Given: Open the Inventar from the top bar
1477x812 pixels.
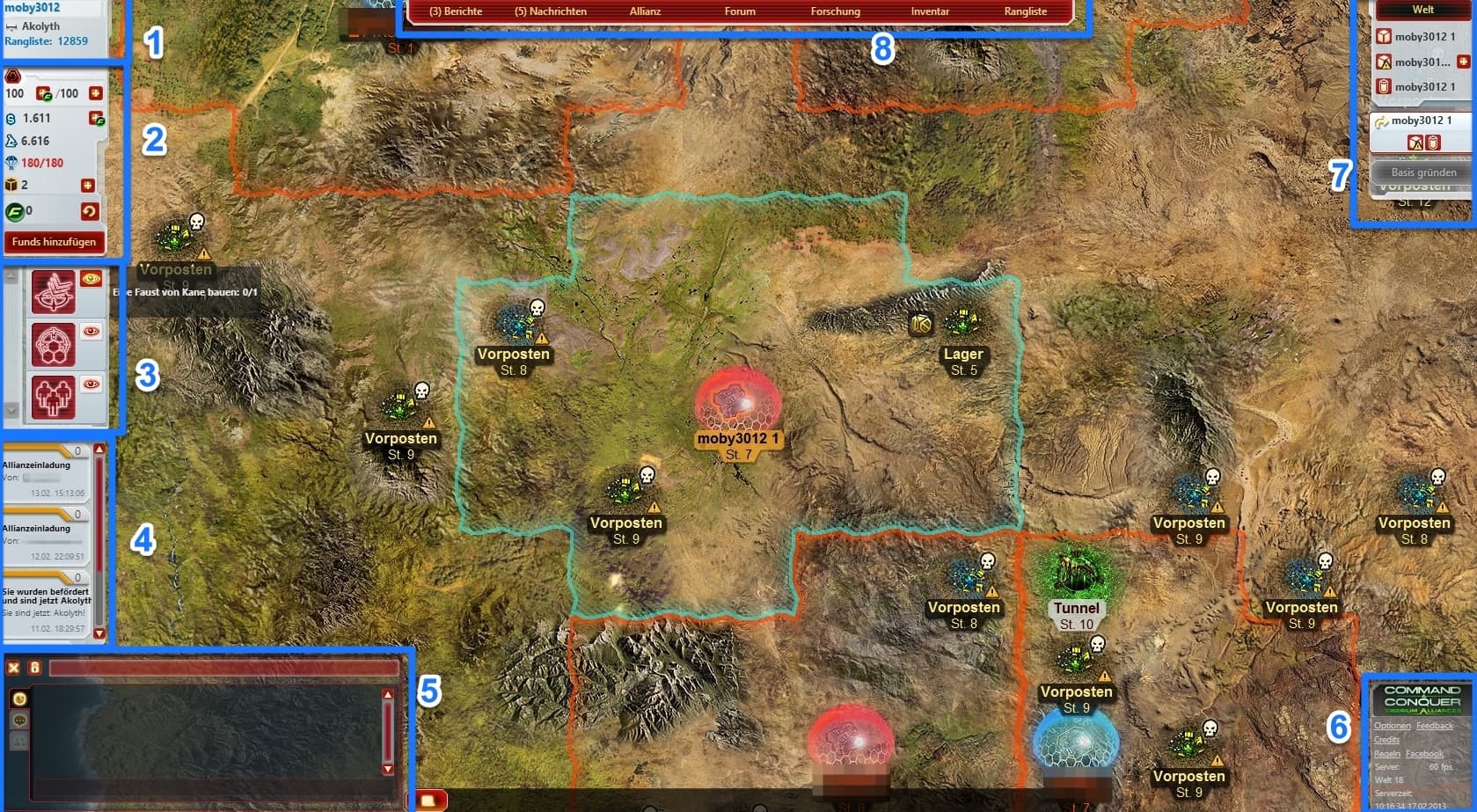Looking at the screenshot, I should click(929, 11).
